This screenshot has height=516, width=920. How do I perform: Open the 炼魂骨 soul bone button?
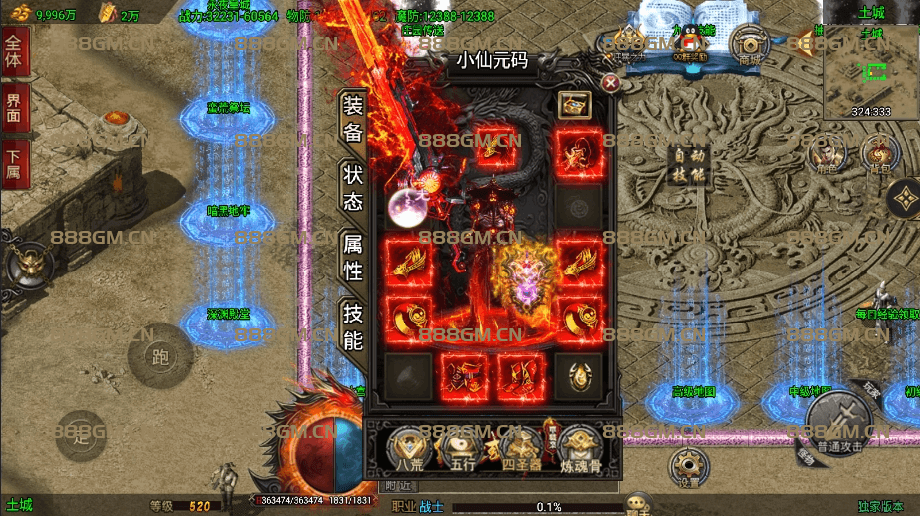point(580,447)
